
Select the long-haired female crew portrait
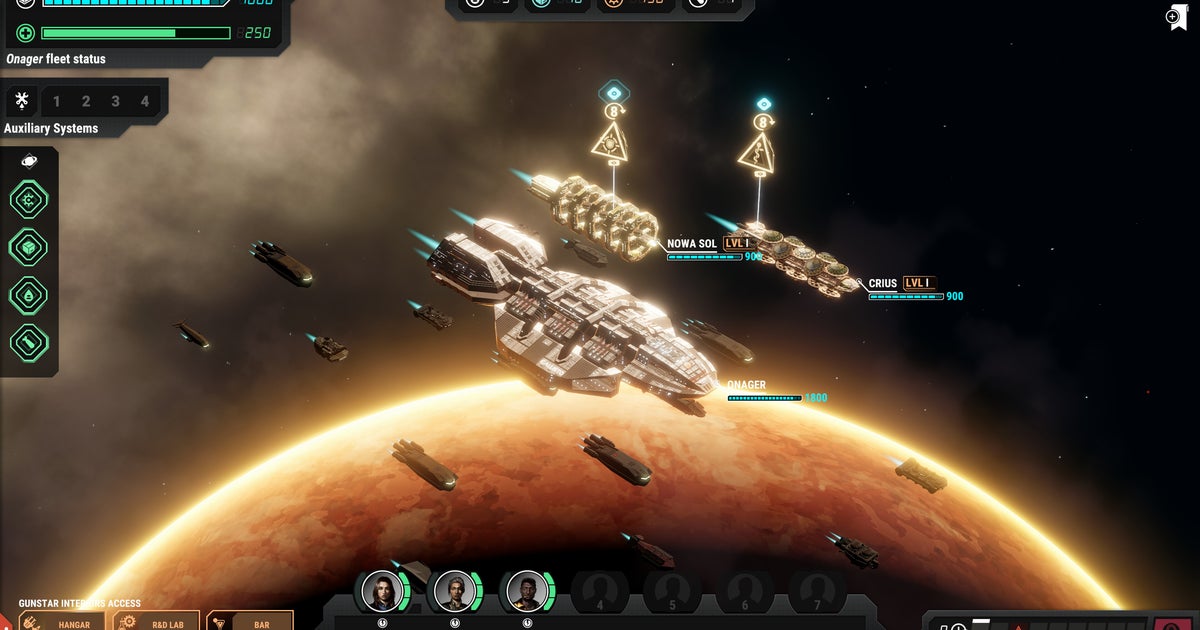pyautogui.click(x=382, y=591)
